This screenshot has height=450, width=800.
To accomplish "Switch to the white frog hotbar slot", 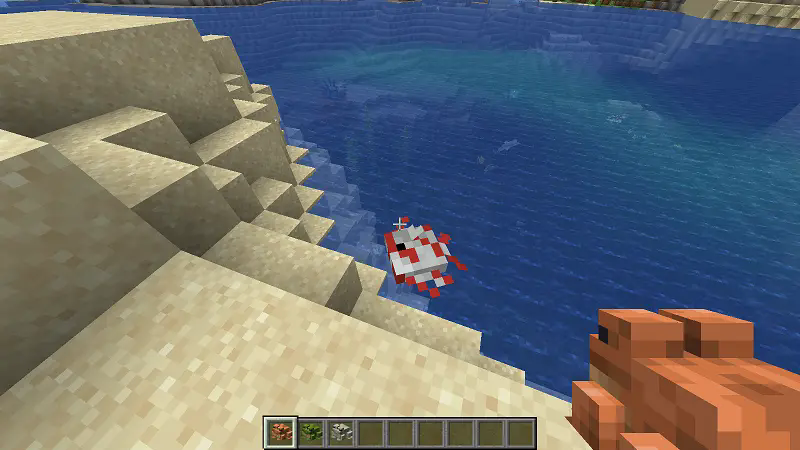I will point(340,433).
